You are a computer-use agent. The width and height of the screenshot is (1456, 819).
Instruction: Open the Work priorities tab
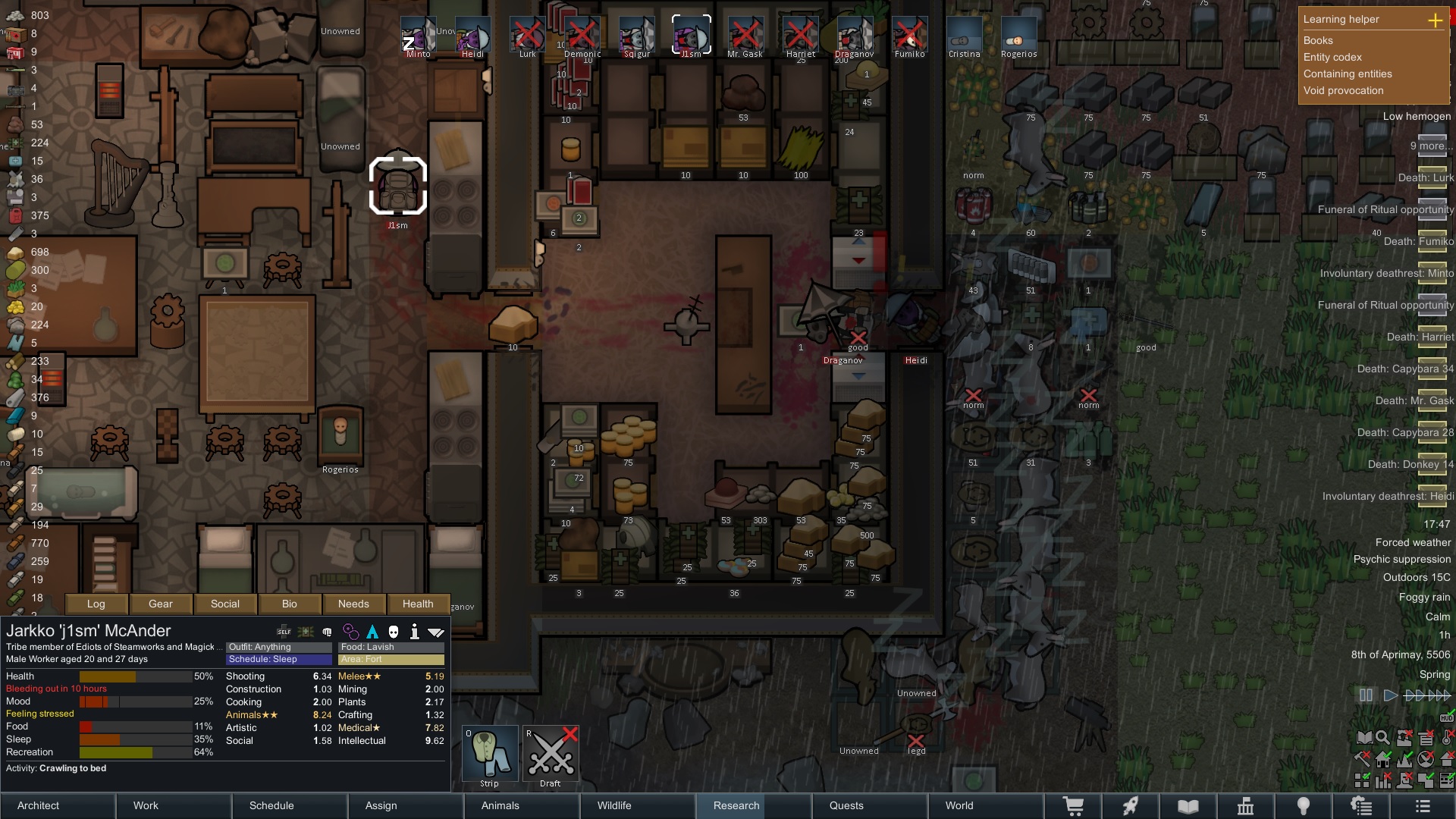174,805
